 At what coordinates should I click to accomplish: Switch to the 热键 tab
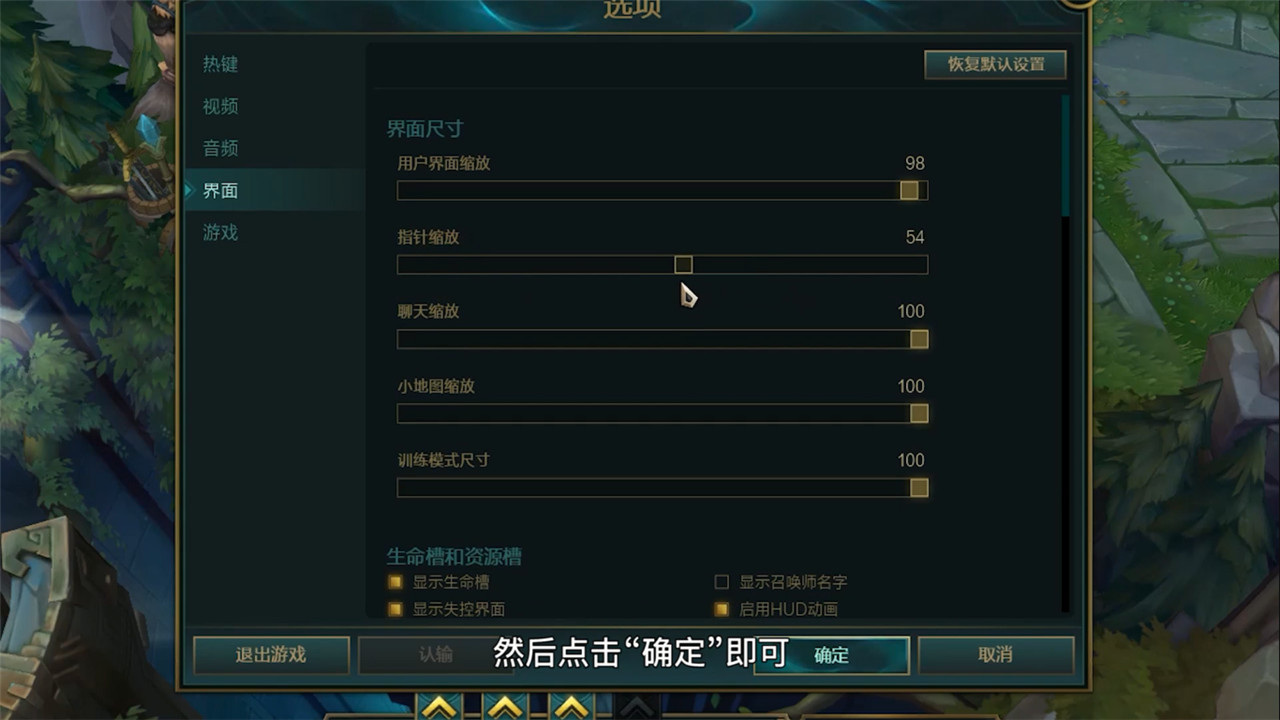point(220,65)
